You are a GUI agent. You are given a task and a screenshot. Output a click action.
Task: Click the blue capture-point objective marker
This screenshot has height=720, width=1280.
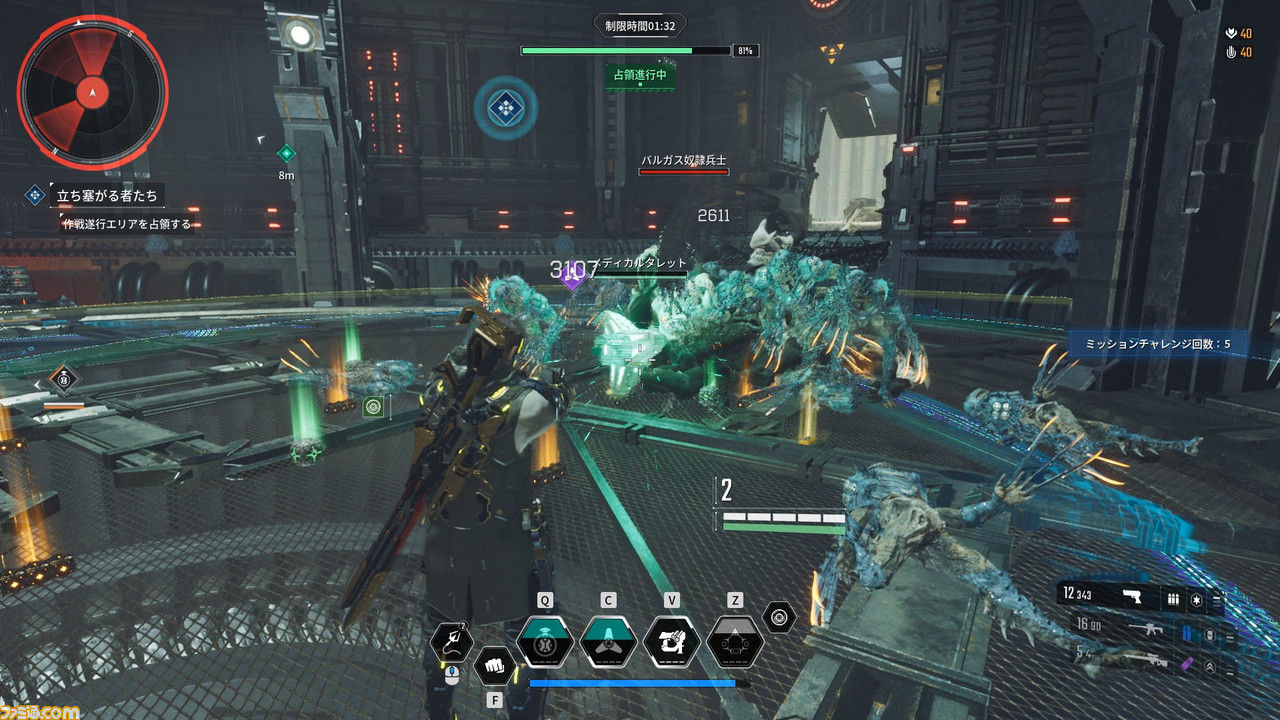[506, 108]
